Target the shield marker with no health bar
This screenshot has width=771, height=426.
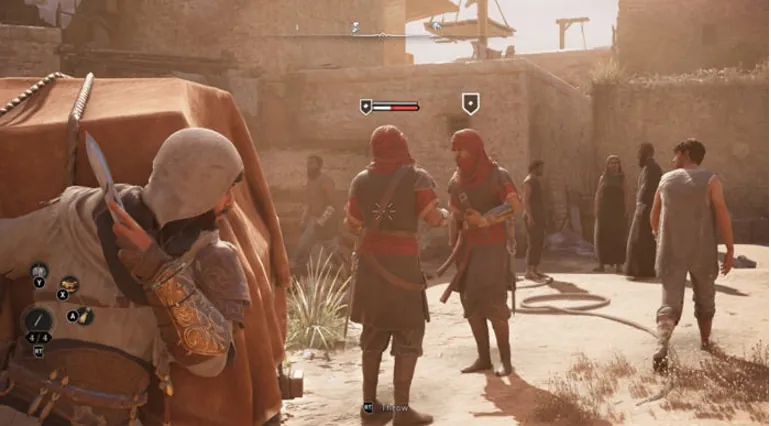(x=470, y=103)
